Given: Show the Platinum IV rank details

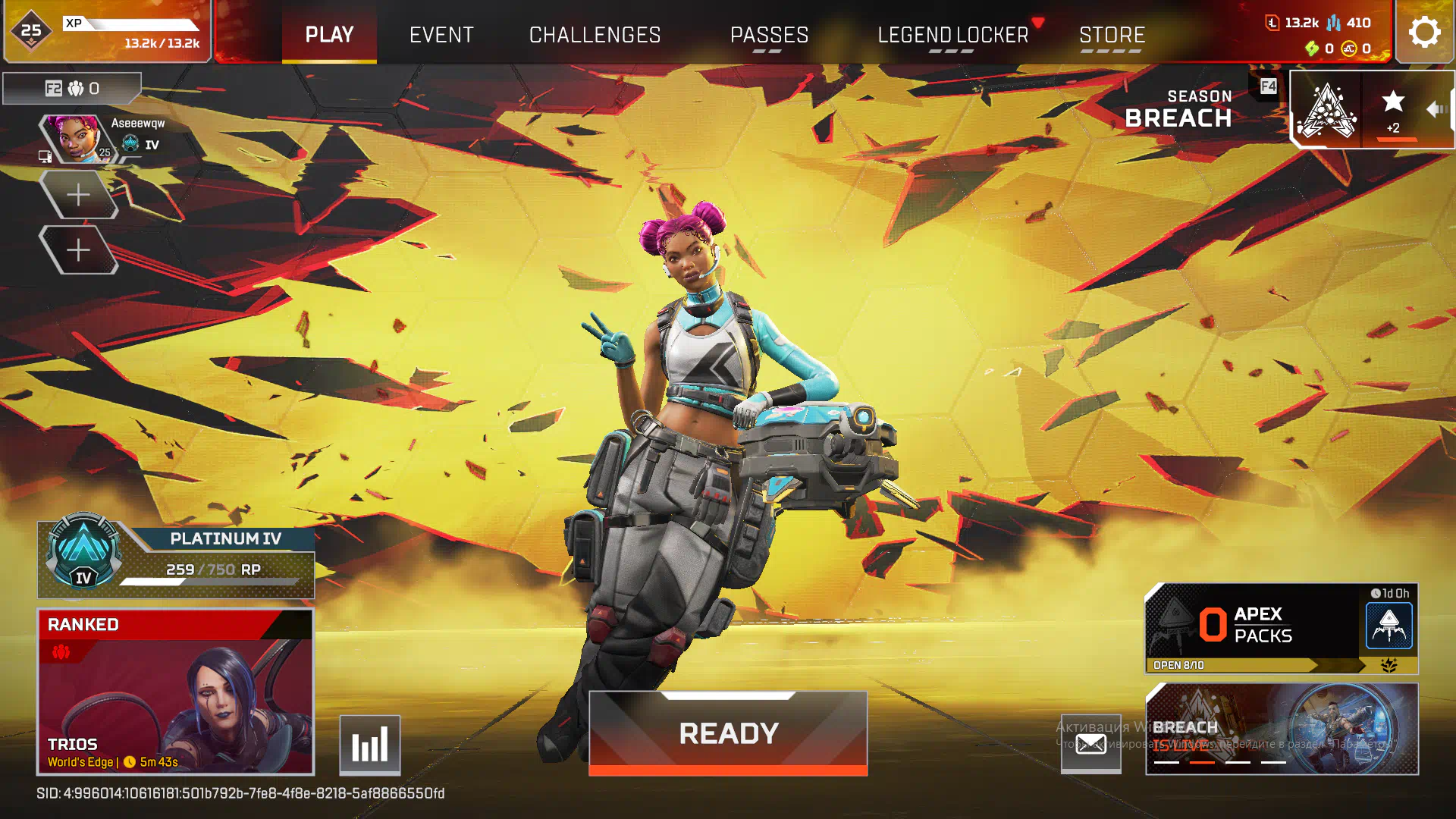Looking at the screenshot, I should coord(176,559).
